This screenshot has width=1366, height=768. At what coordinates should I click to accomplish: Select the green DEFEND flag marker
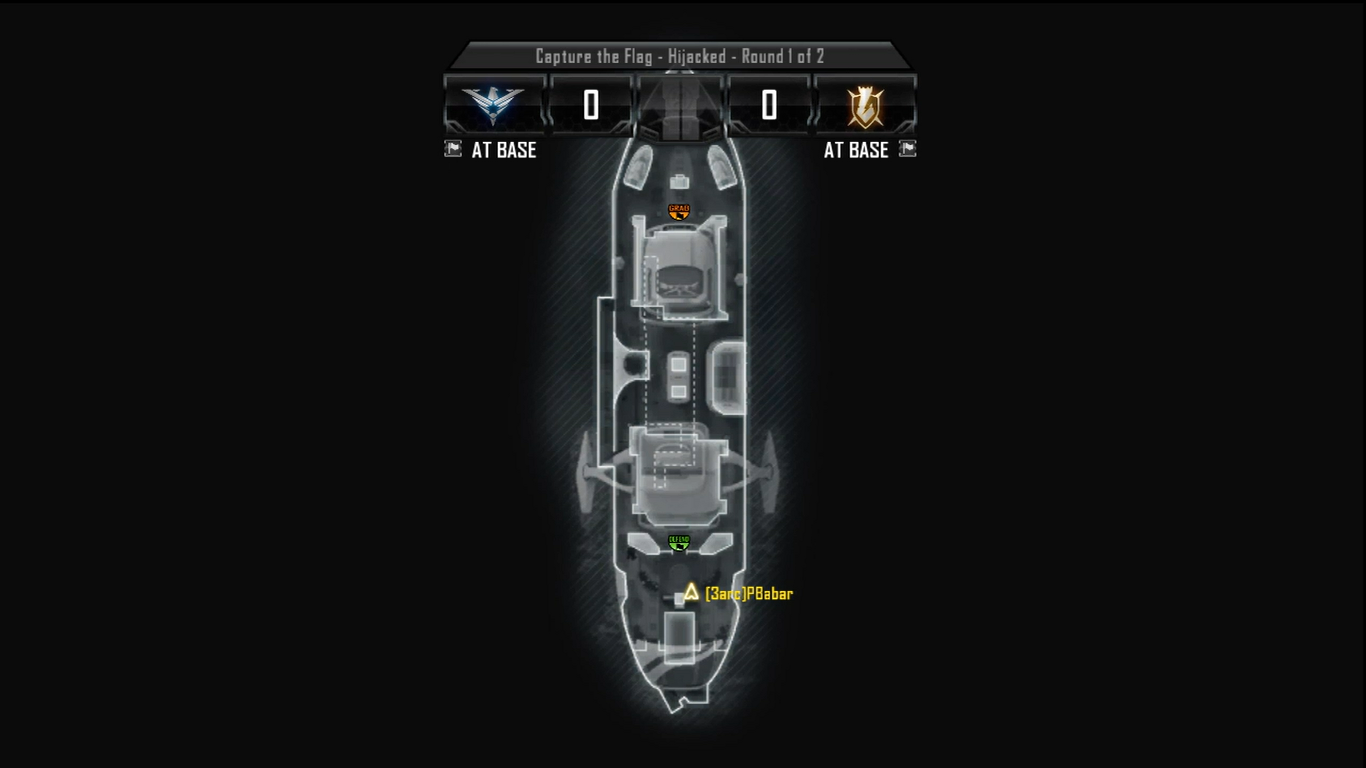pos(679,542)
